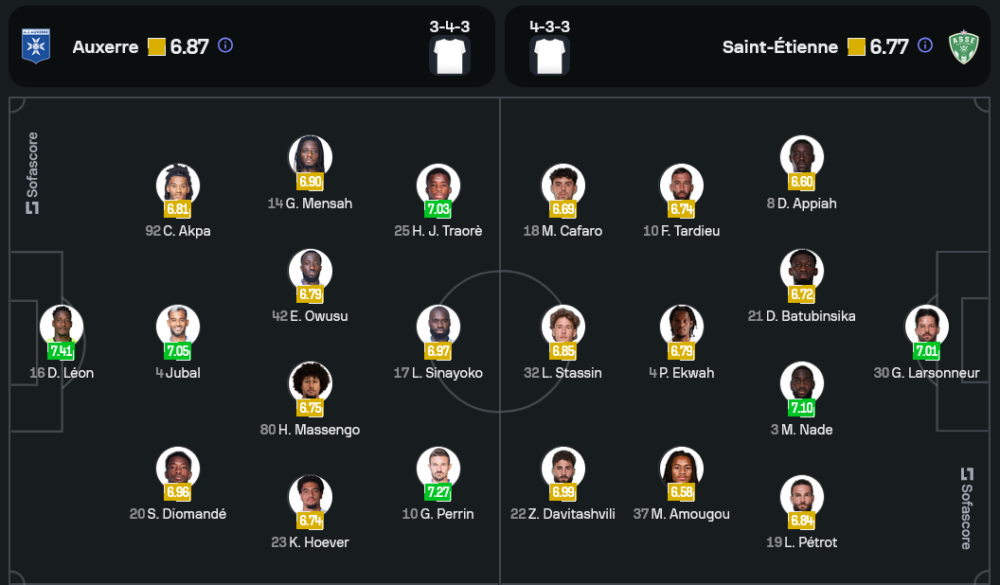Screen dimensions: 1000x585
Task: Select the Saint-Étienne team name
Action: [x=780, y=47]
